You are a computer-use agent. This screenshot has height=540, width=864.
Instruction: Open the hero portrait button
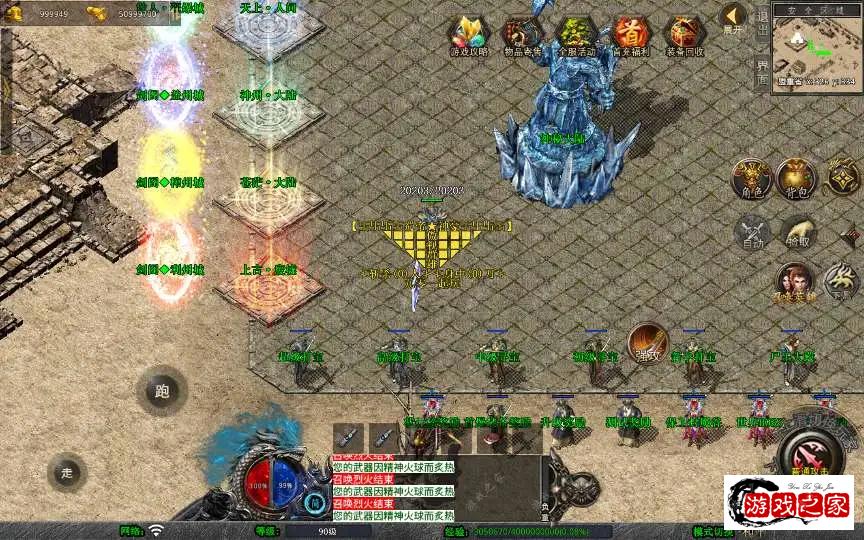tap(795, 282)
